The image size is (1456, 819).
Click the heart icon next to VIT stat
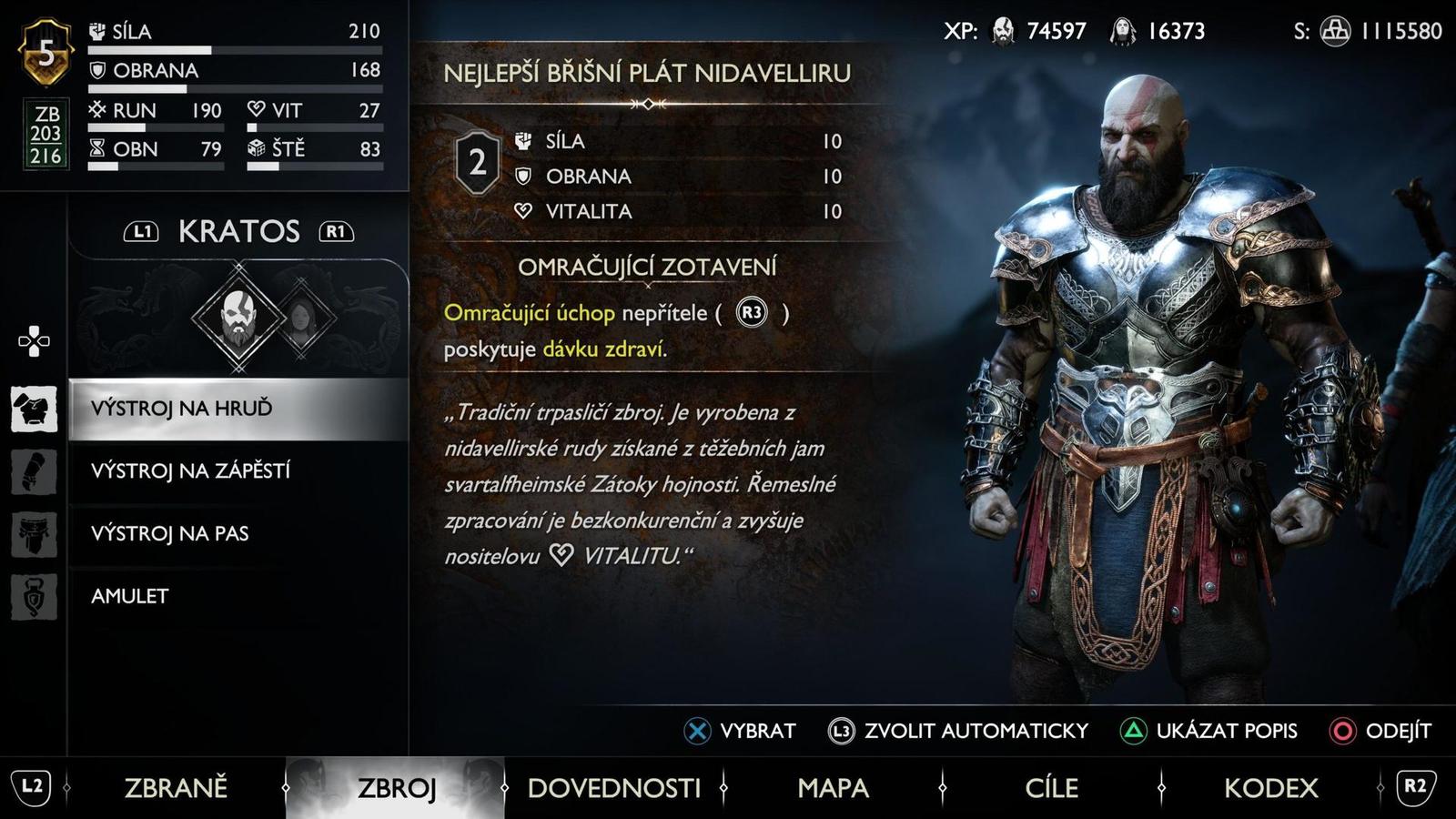(258, 111)
